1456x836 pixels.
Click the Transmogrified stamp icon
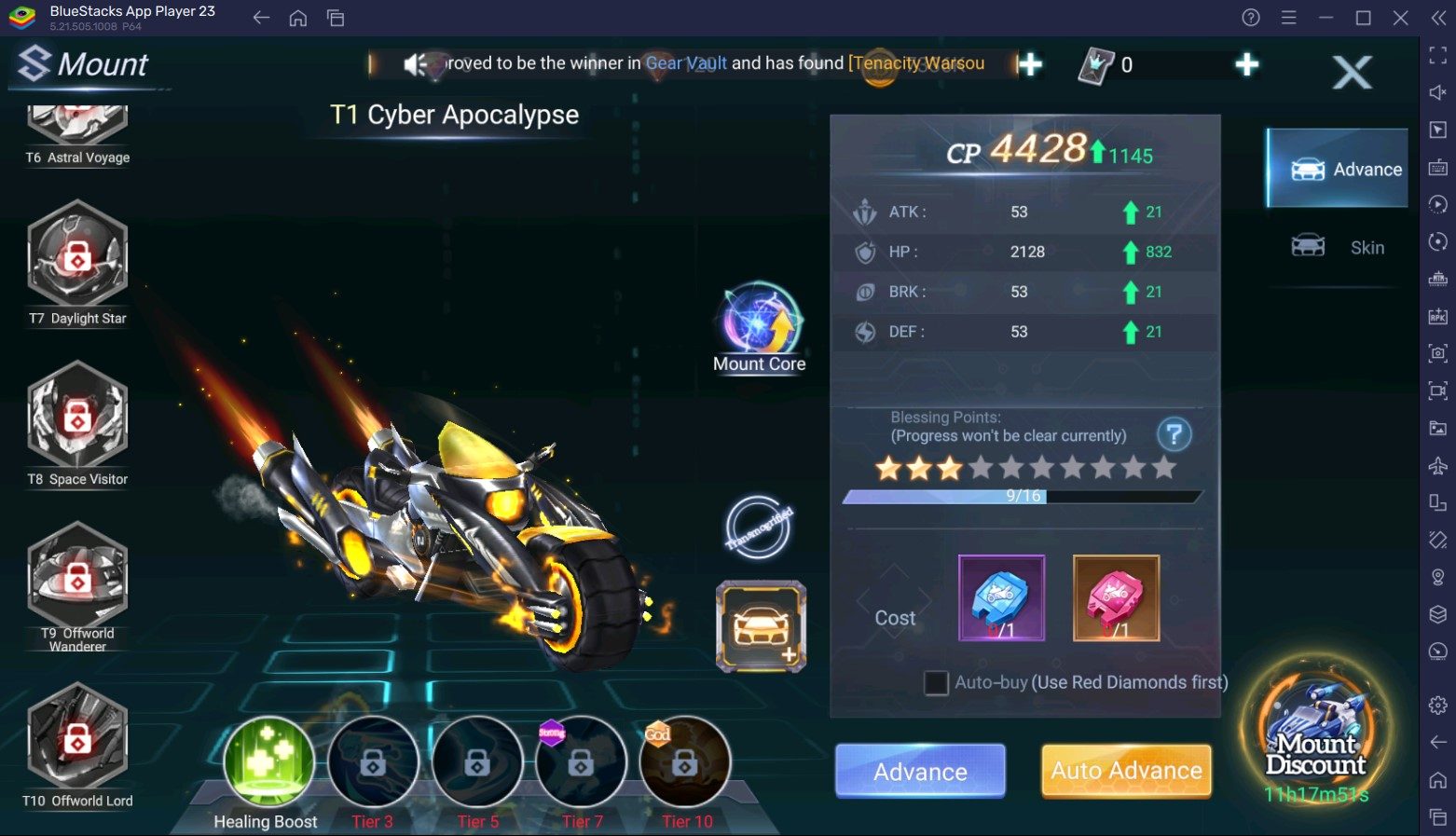[x=759, y=528]
